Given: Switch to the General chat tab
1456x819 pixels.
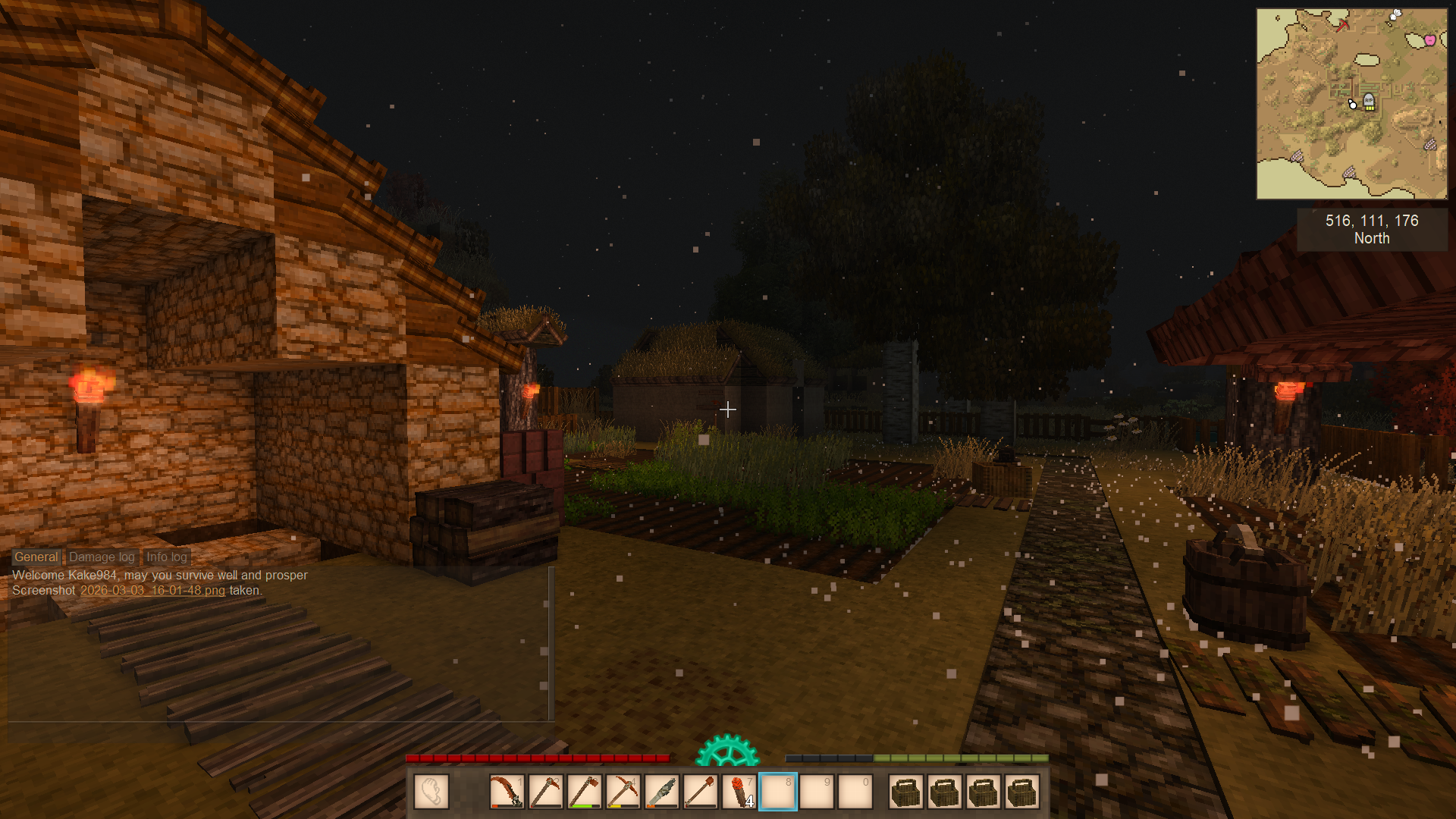Looking at the screenshot, I should [x=36, y=557].
